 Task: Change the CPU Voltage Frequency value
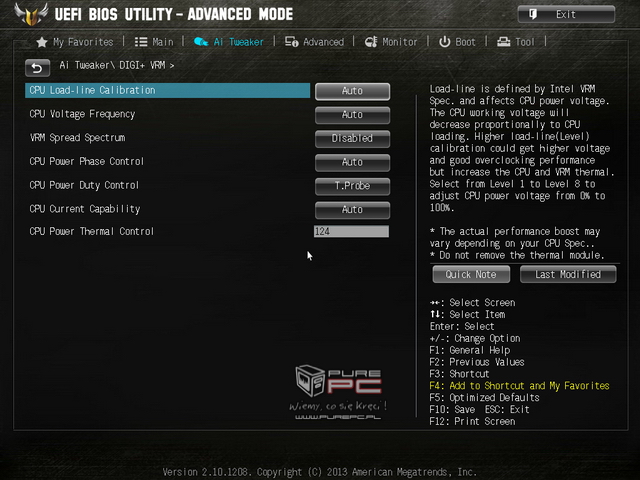coord(352,115)
